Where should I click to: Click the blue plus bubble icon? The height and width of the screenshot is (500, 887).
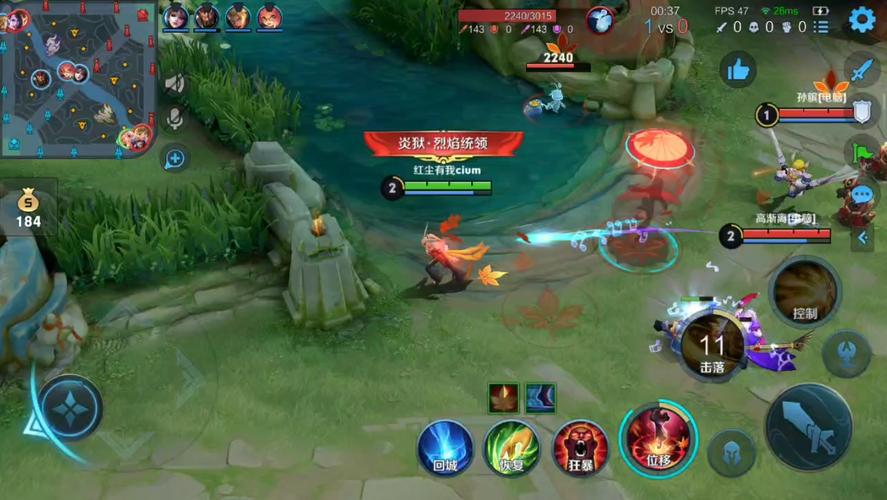click(175, 158)
